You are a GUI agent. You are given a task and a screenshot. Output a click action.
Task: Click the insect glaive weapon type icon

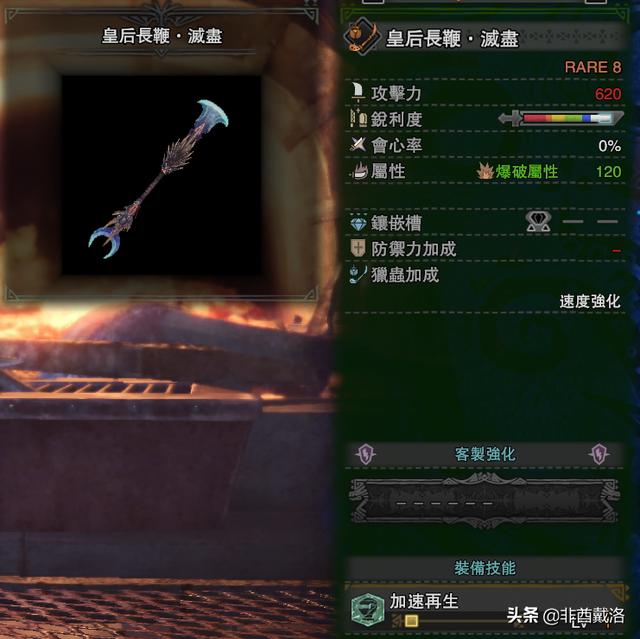tap(359, 39)
